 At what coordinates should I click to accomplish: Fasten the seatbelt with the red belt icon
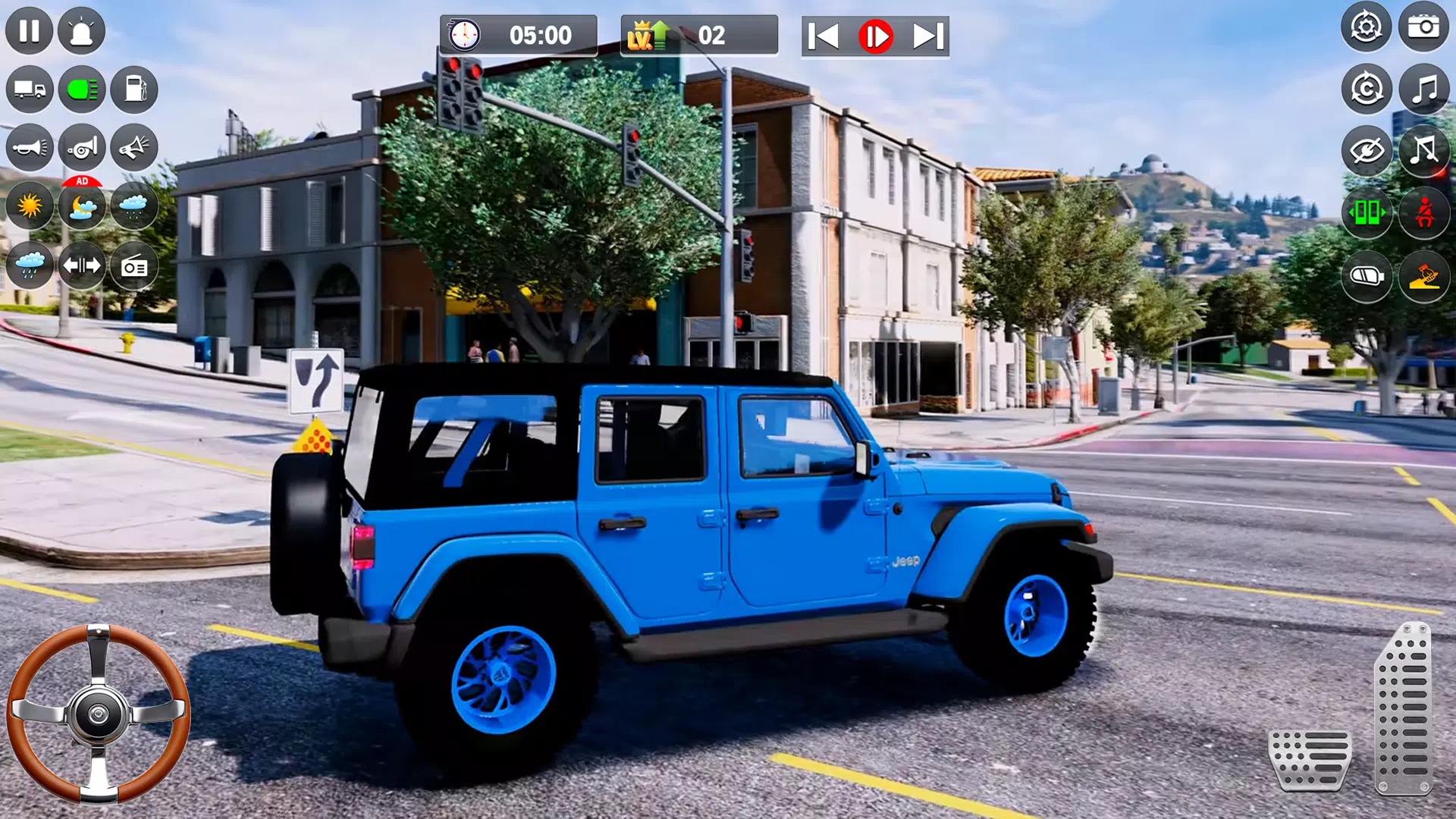[1424, 213]
